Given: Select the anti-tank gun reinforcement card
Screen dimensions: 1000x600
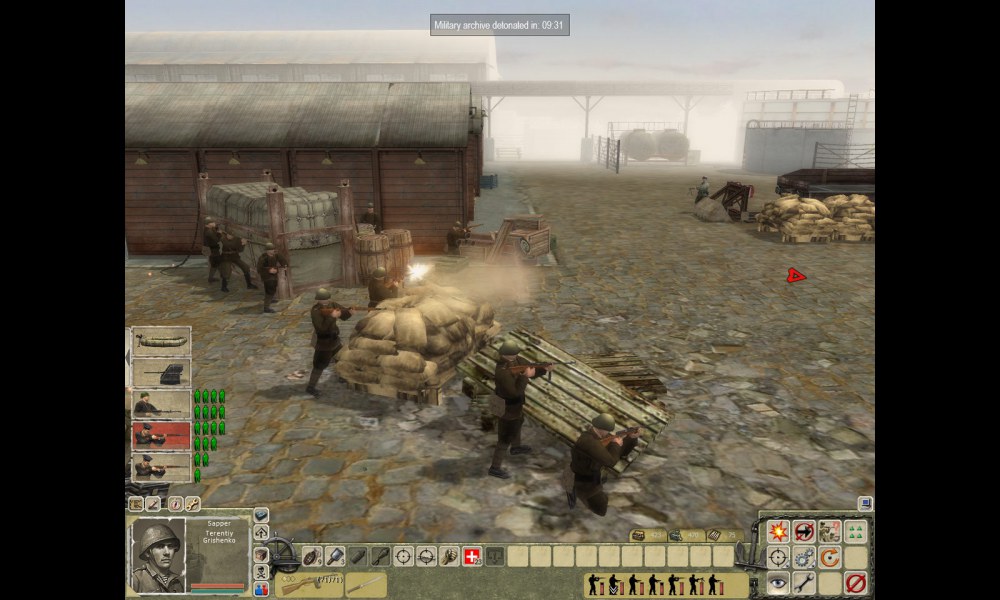Looking at the screenshot, I should click(161, 373).
